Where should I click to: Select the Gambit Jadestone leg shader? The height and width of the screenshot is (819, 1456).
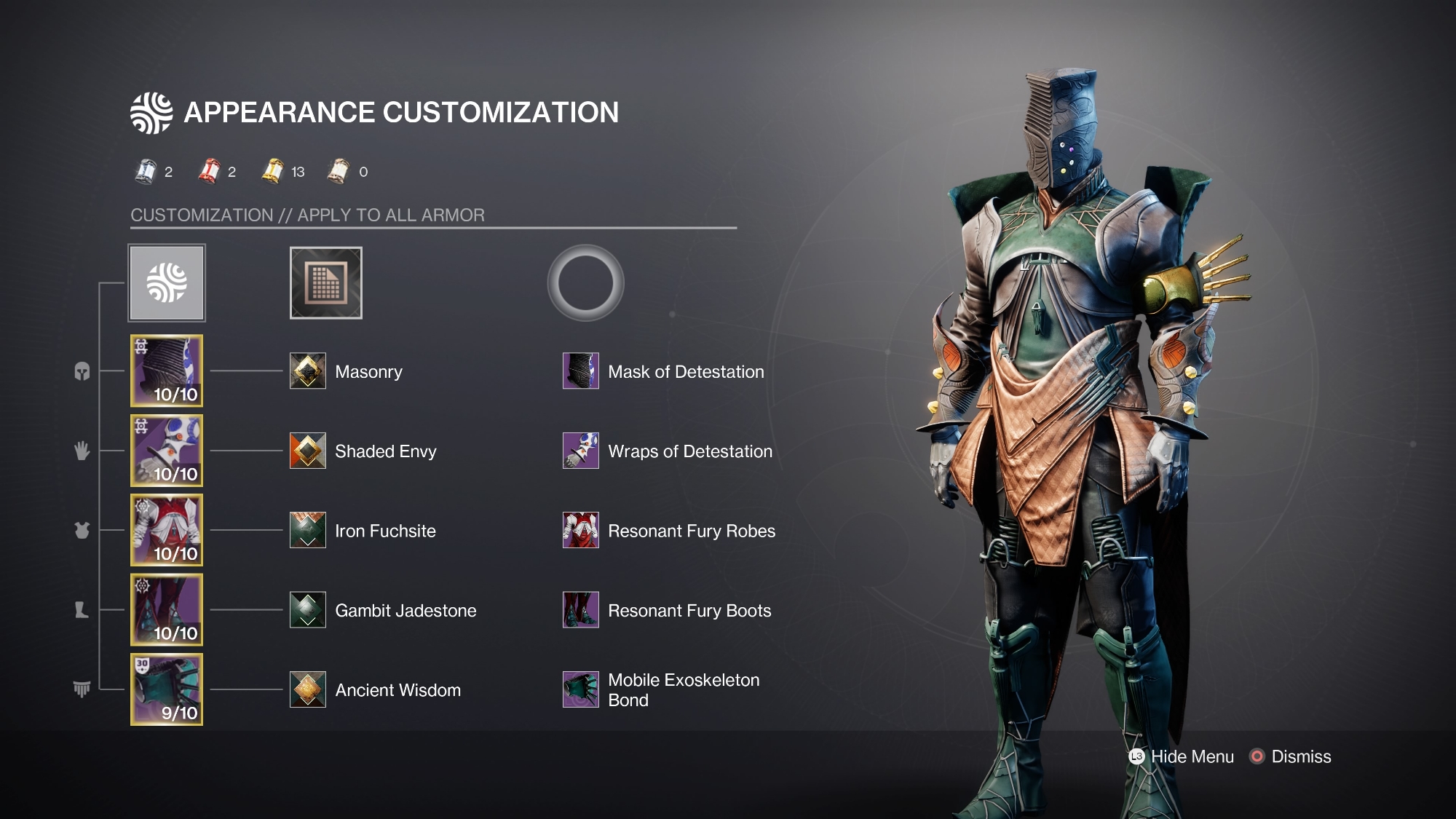click(x=308, y=610)
